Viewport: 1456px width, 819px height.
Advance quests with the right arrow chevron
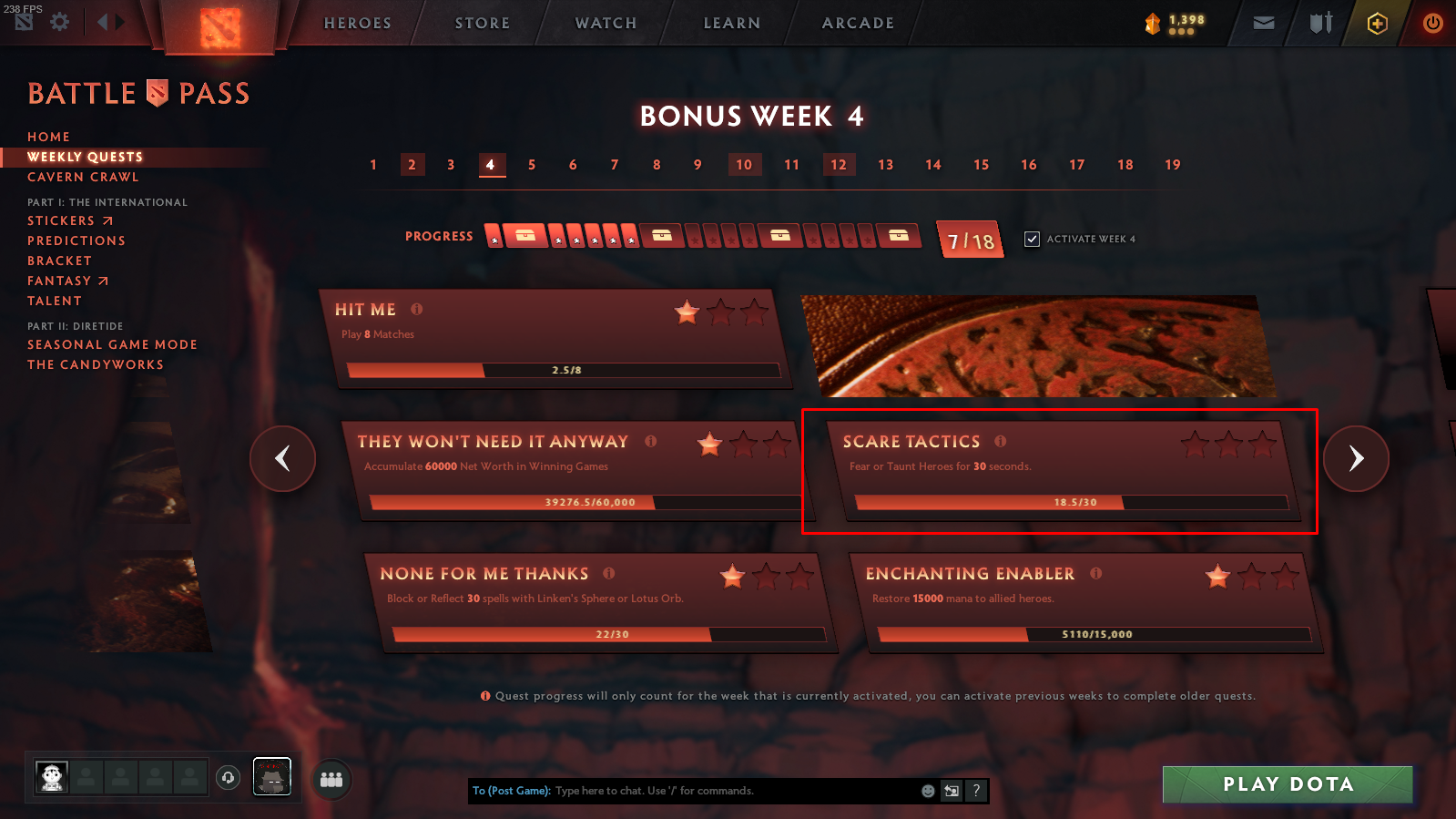coord(1356,459)
